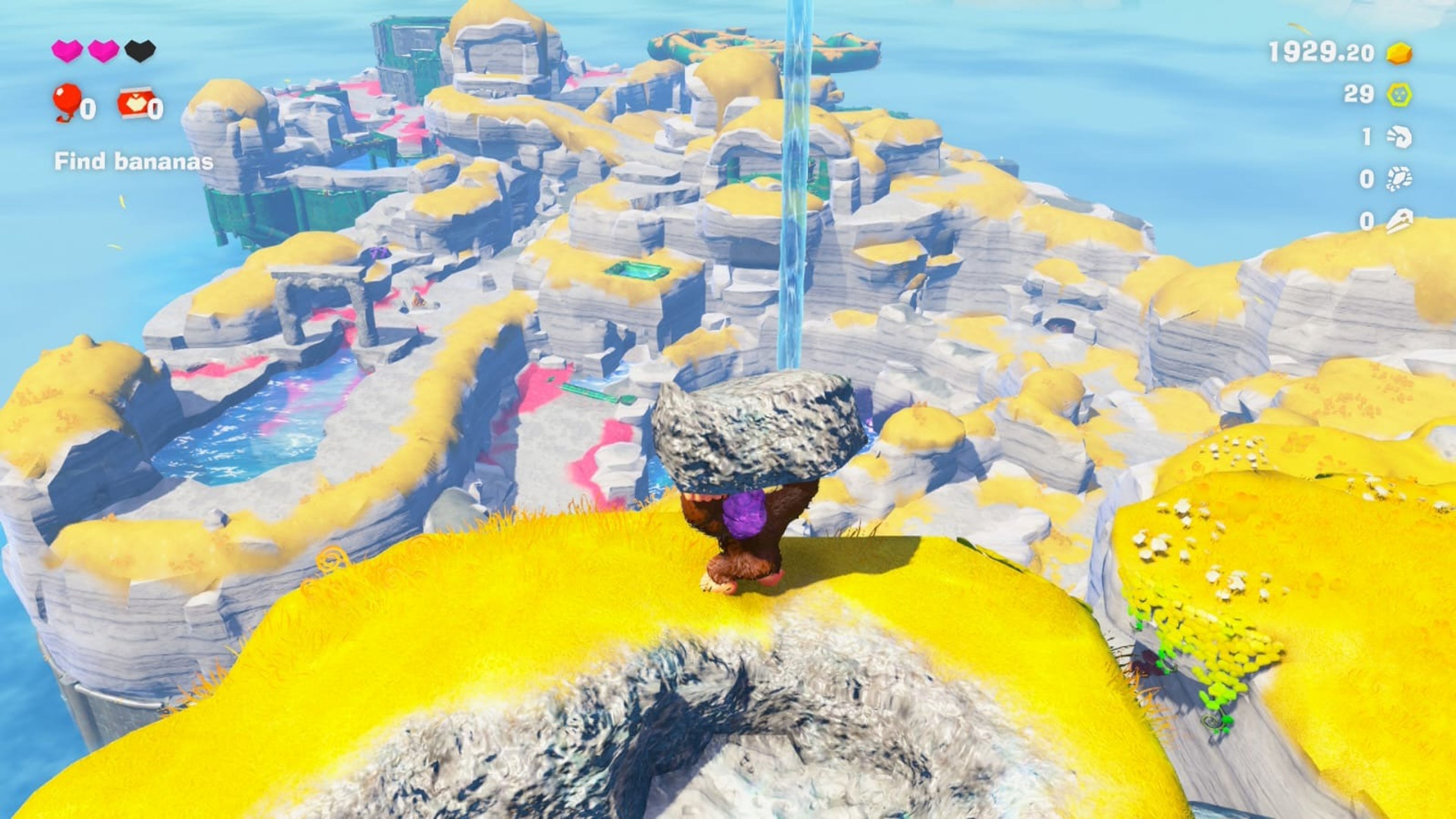Select the red balloon item icon
1456x819 pixels.
pyautogui.click(x=67, y=101)
